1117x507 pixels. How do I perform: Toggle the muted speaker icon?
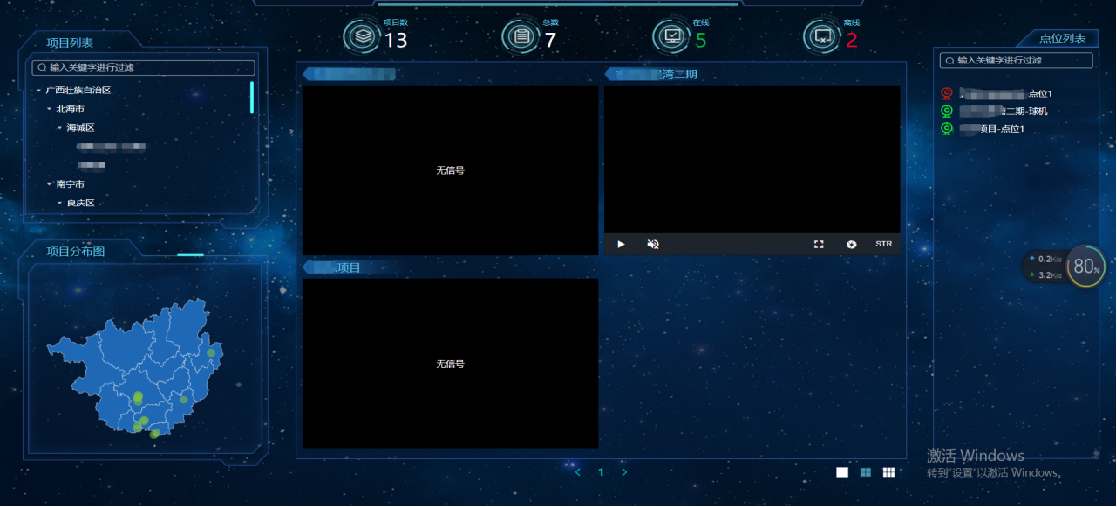653,244
